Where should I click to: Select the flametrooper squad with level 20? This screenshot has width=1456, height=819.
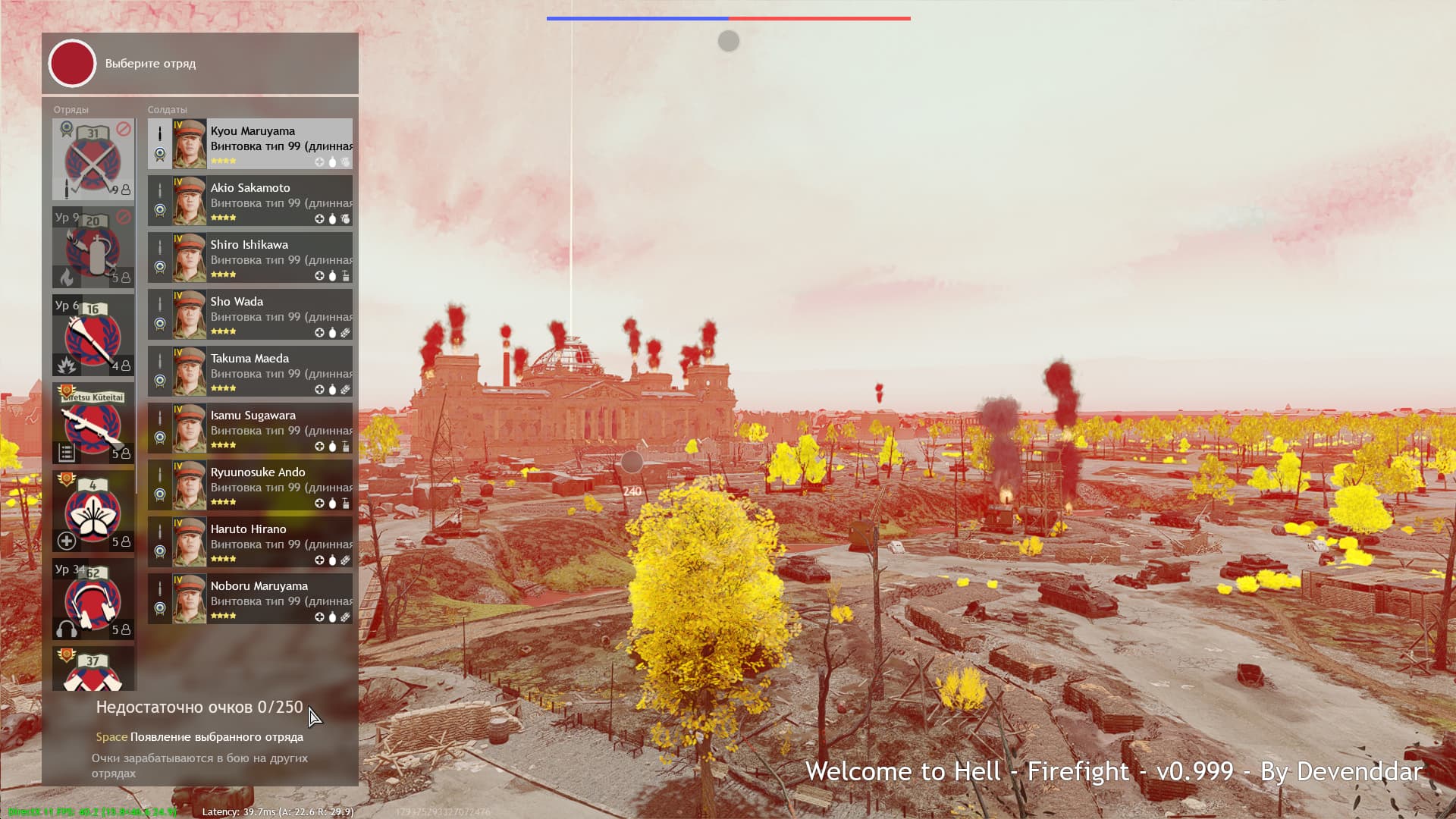pyautogui.click(x=91, y=250)
